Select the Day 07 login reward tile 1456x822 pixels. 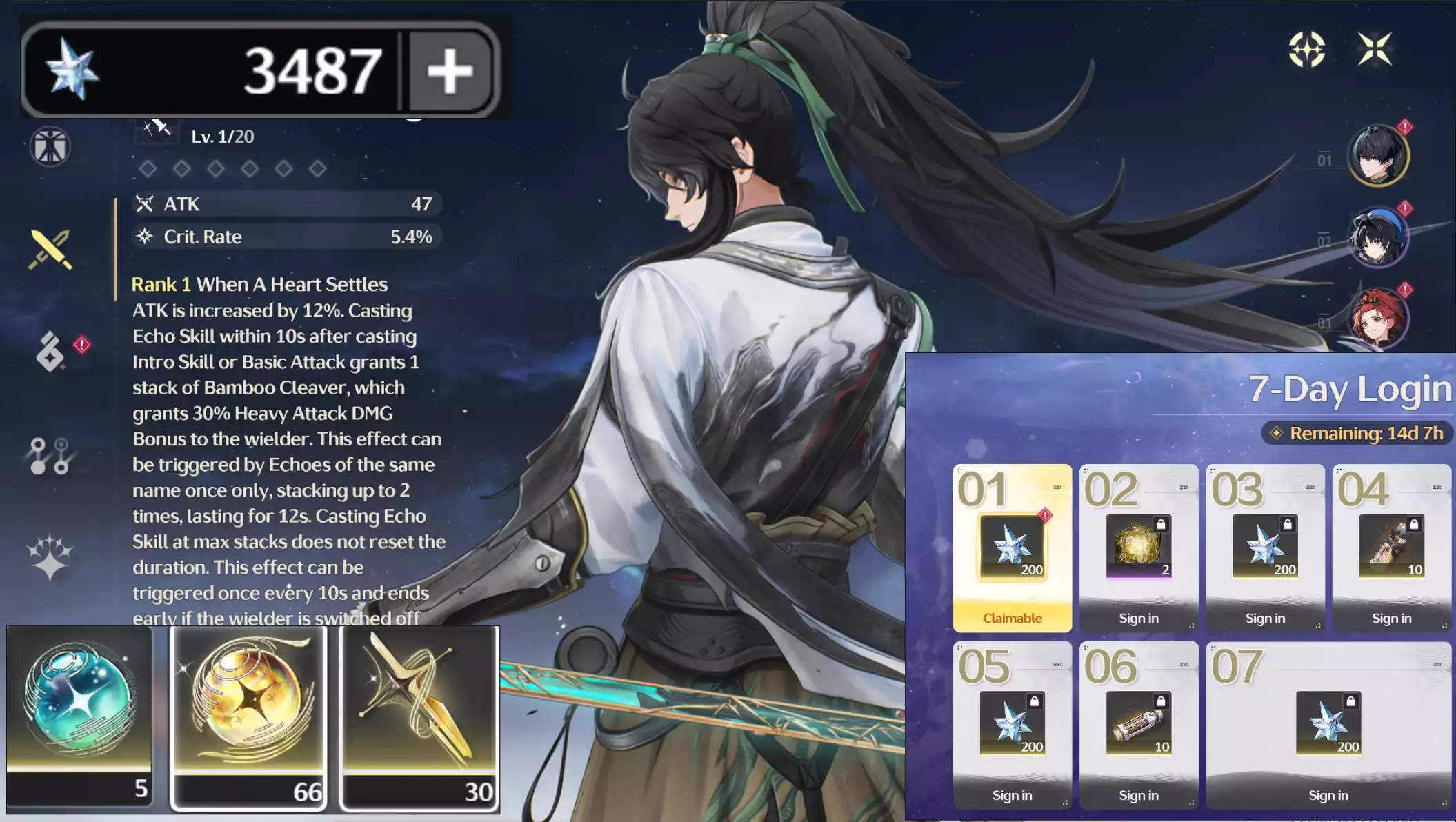click(x=1328, y=725)
